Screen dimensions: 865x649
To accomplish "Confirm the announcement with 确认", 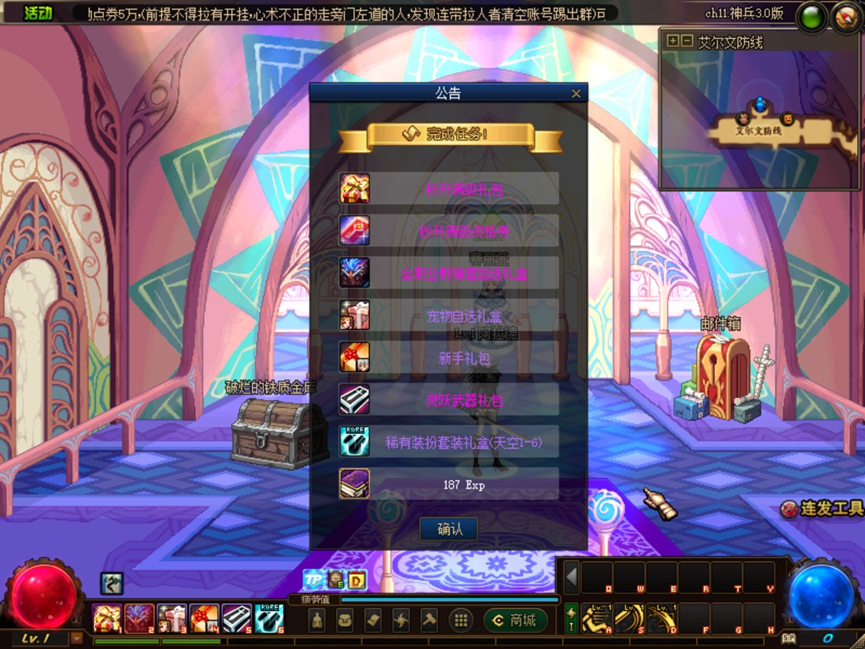I will coord(448,529).
